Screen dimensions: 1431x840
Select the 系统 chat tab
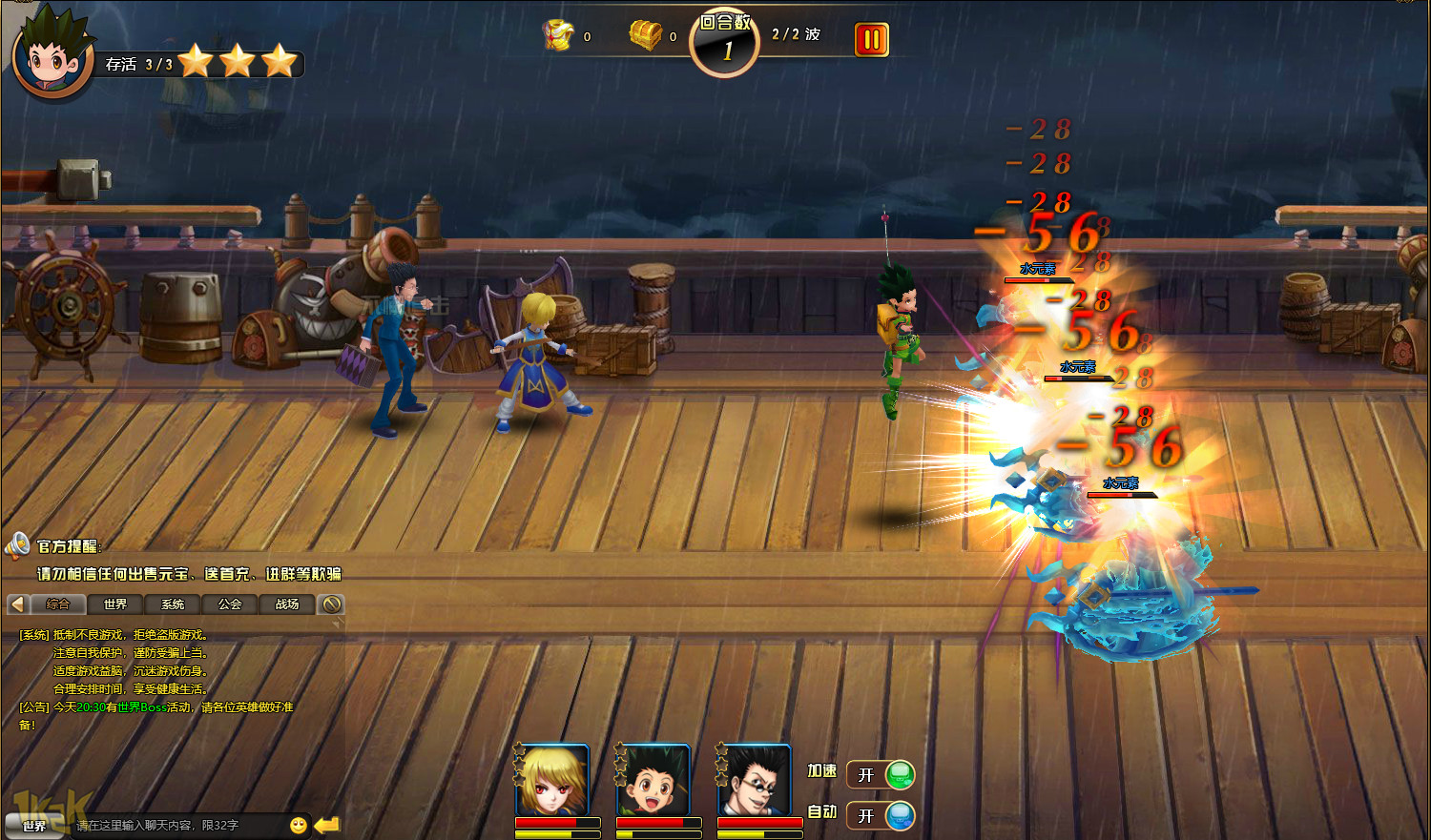click(173, 604)
